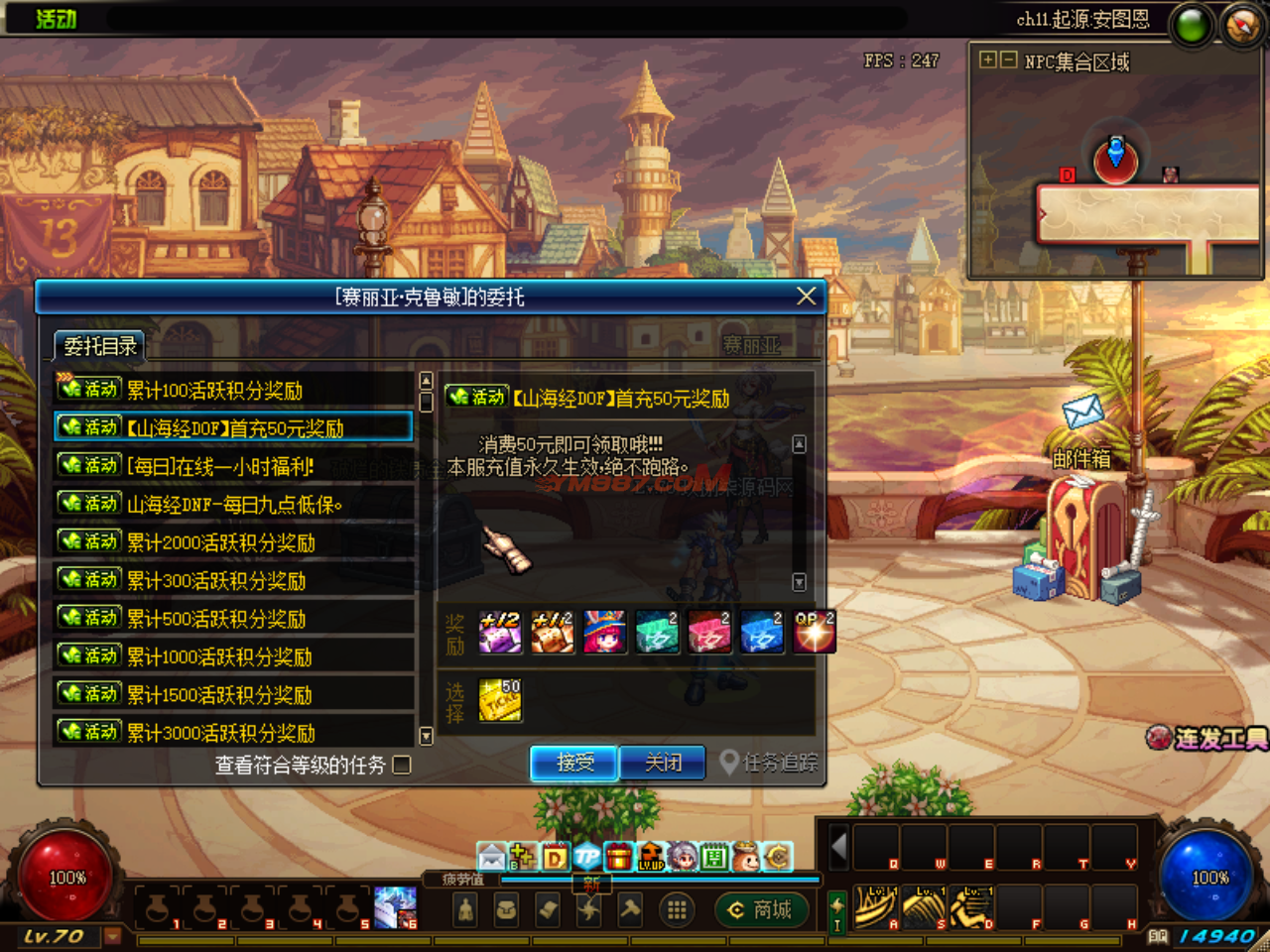Open the 连发工具 rapid-fire tool
Screen dimensions: 1270x952
coord(1208,738)
